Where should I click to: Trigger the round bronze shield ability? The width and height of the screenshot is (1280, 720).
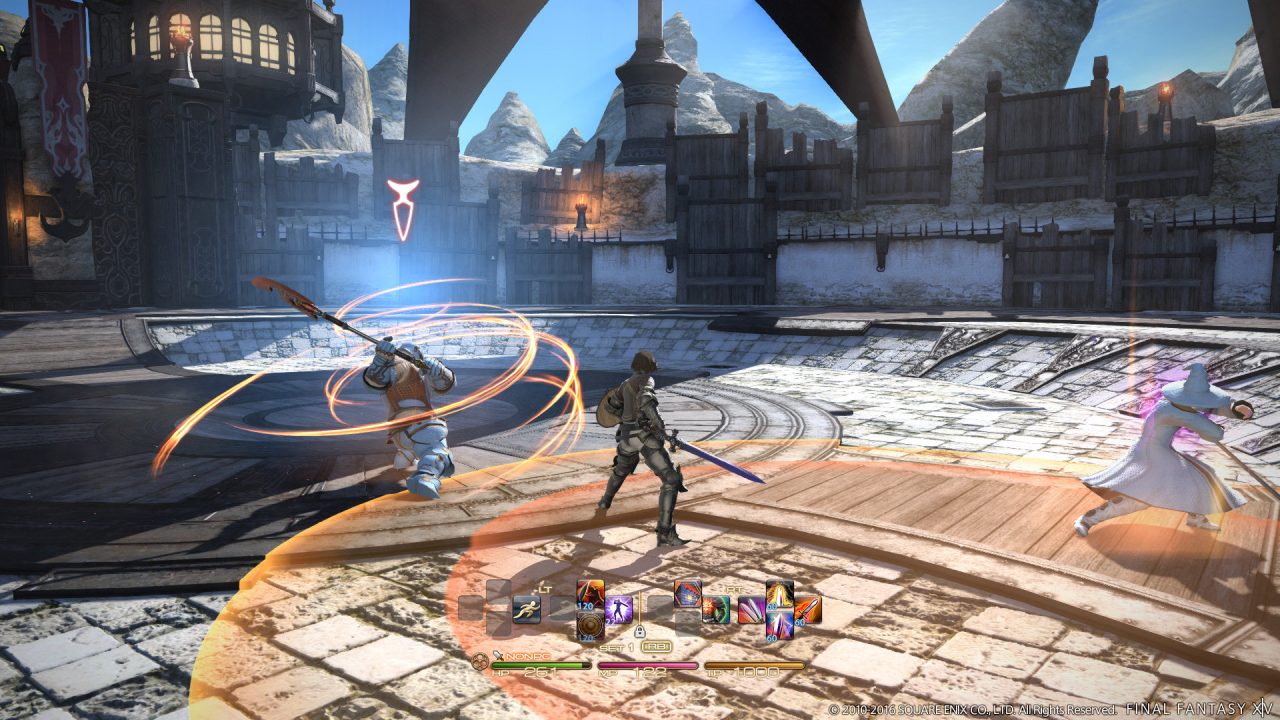click(x=590, y=626)
